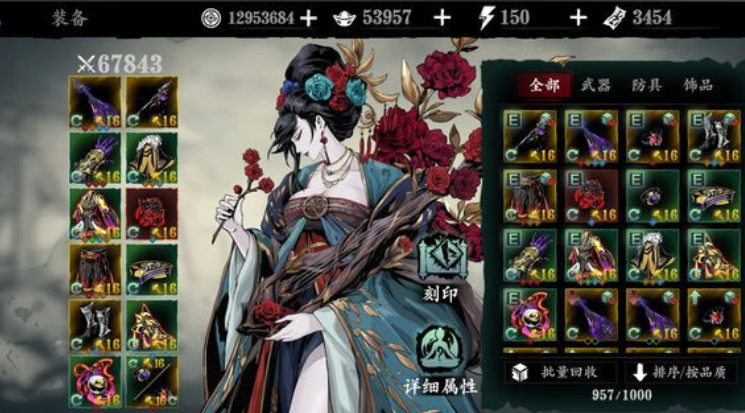Add lightning energy using the plus button
The height and width of the screenshot is (413, 745).
(x=577, y=17)
